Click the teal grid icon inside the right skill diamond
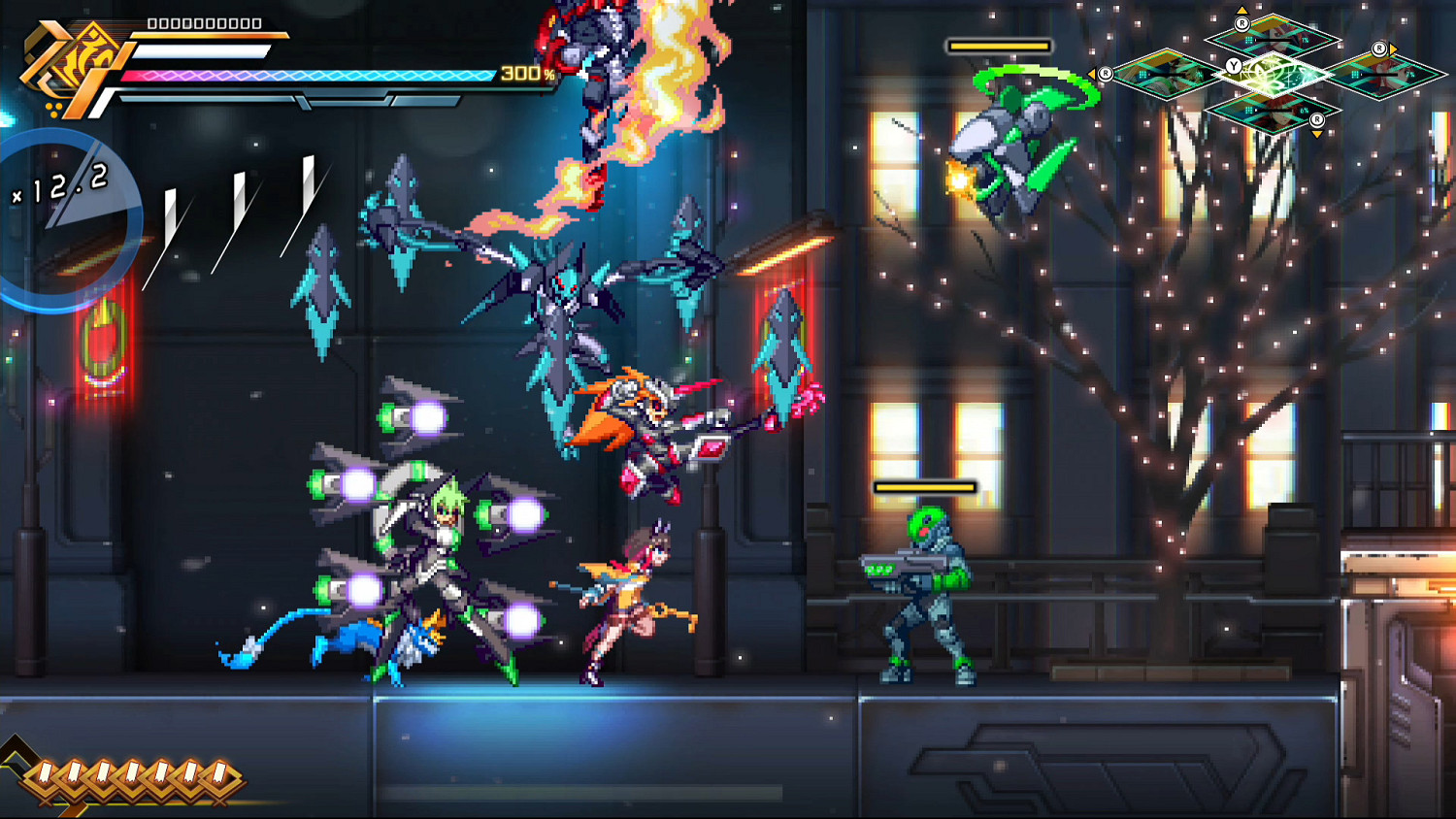The width and height of the screenshot is (1456, 819). point(1354,75)
